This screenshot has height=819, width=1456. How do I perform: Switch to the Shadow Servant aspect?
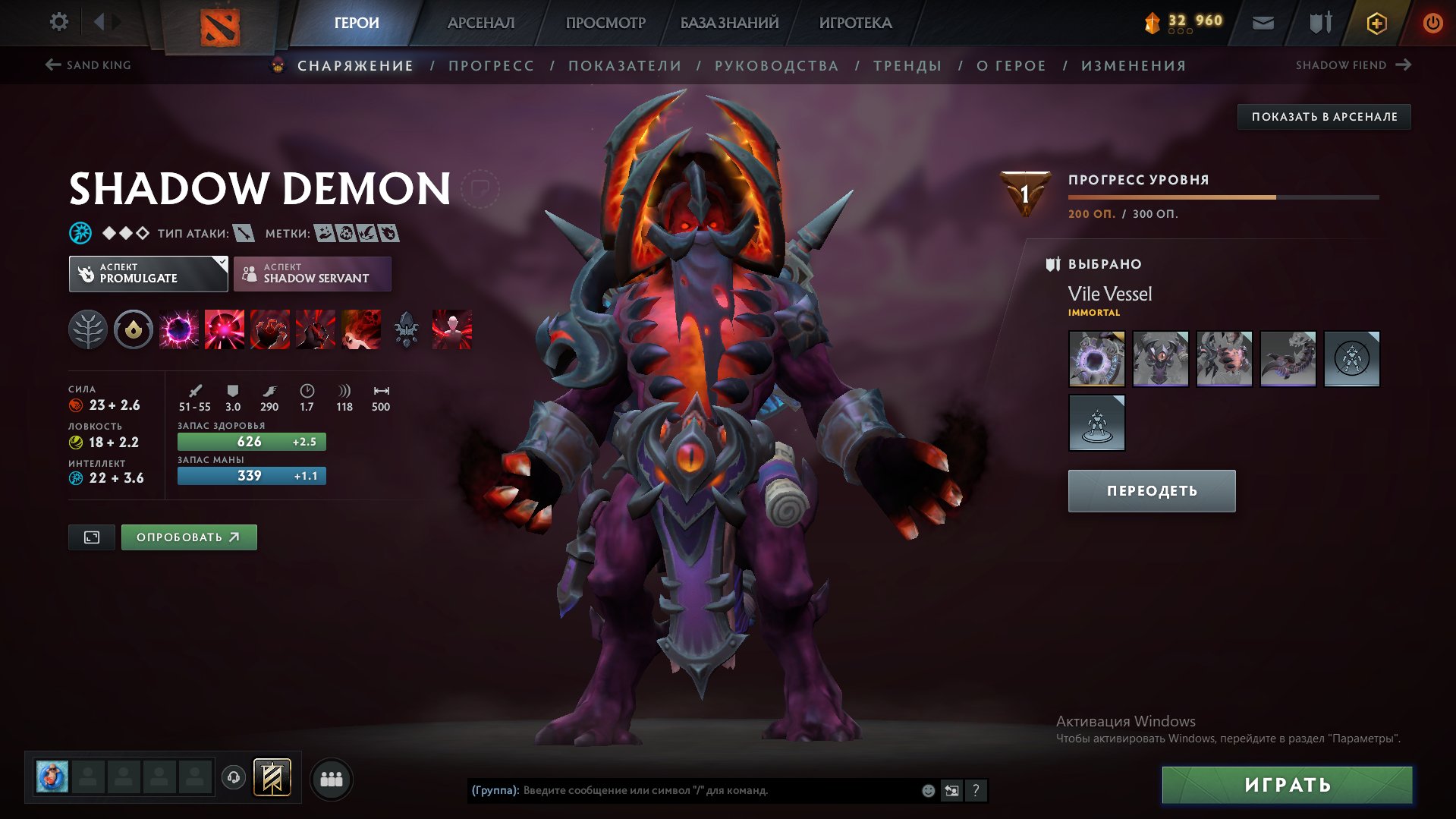point(313,273)
